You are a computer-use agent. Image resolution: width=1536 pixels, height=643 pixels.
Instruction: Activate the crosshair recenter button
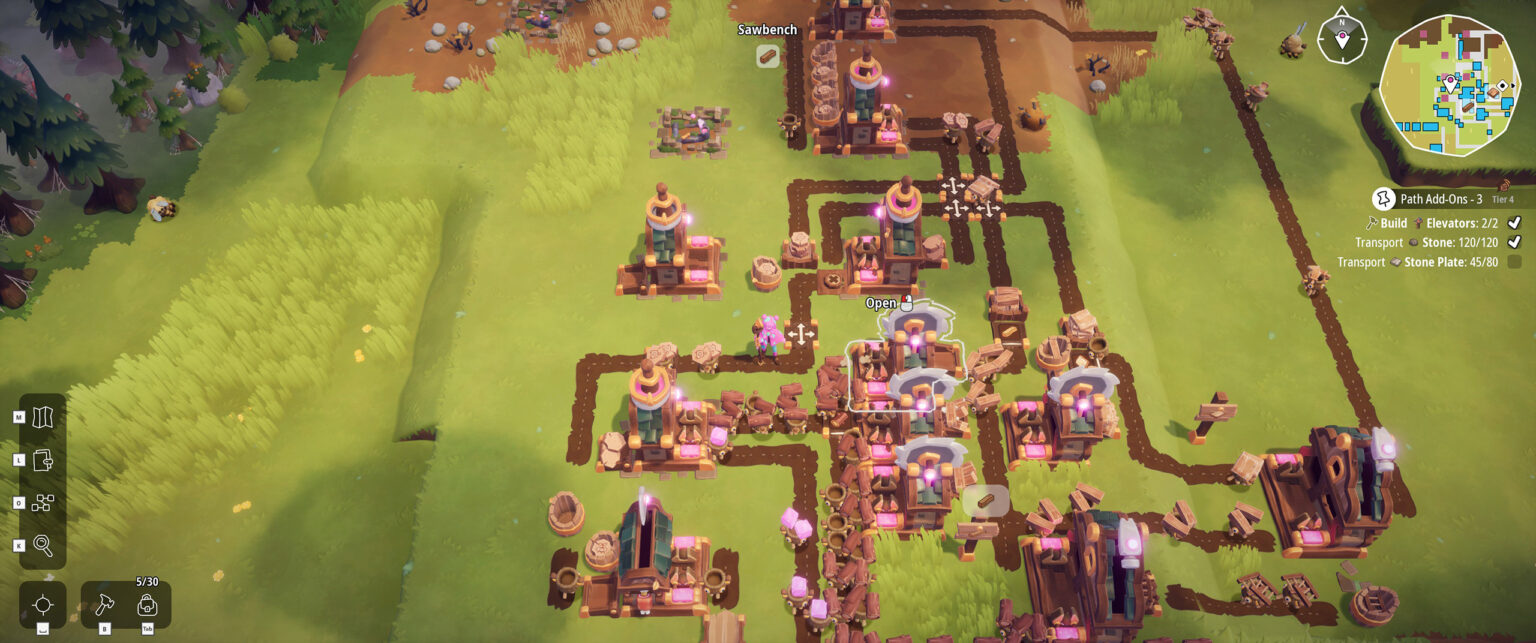43,605
